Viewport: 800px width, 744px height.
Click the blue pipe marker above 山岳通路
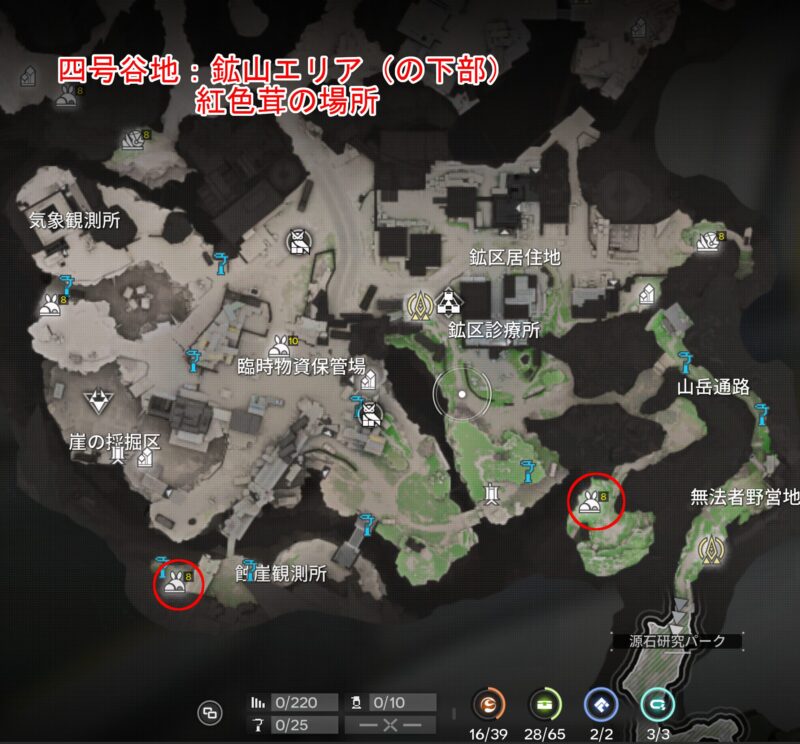(x=685, y=360)
